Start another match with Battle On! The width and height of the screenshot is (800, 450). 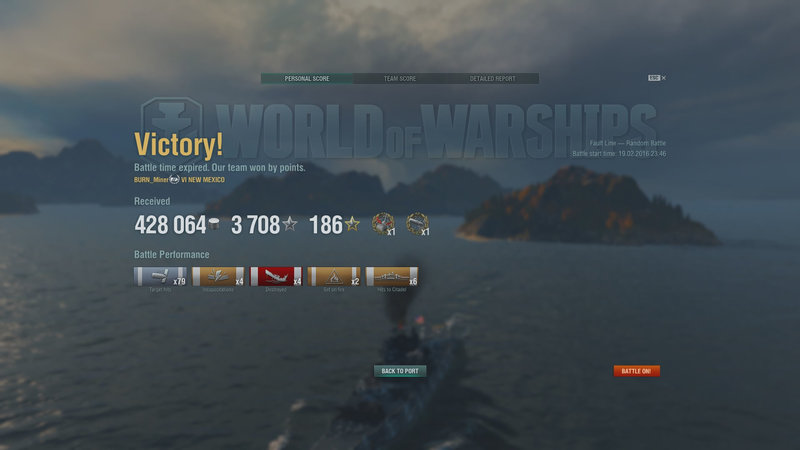point(637,371)
